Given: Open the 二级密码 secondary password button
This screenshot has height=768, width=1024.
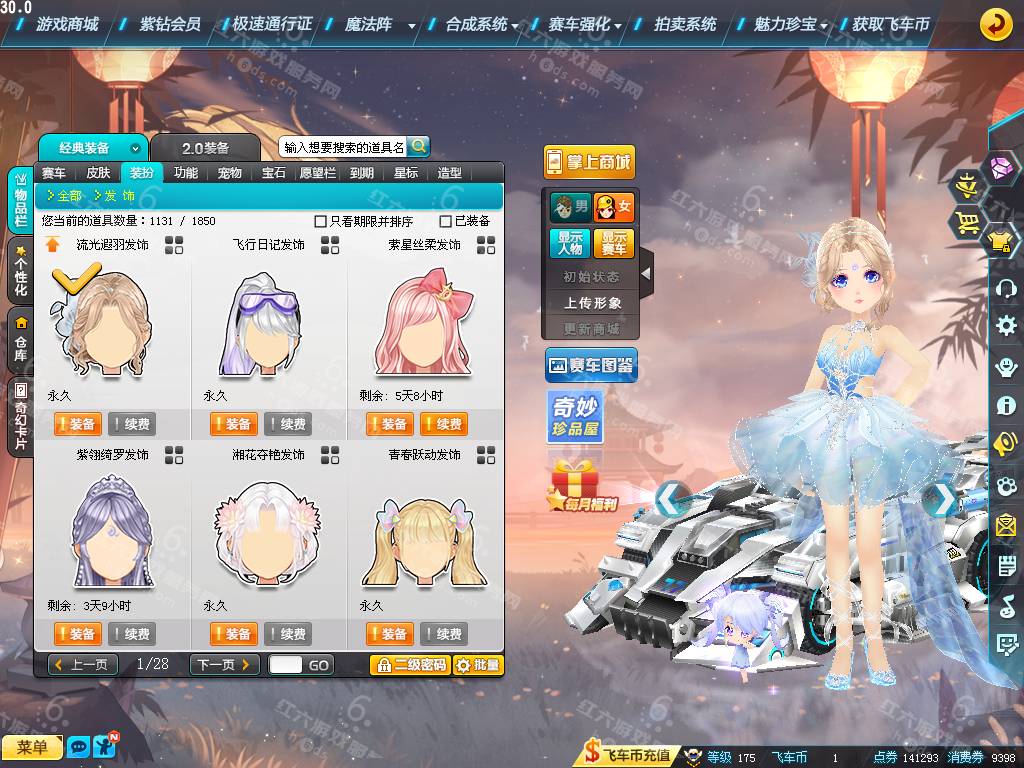Looking at the screenshot, I should click(409, 664).
